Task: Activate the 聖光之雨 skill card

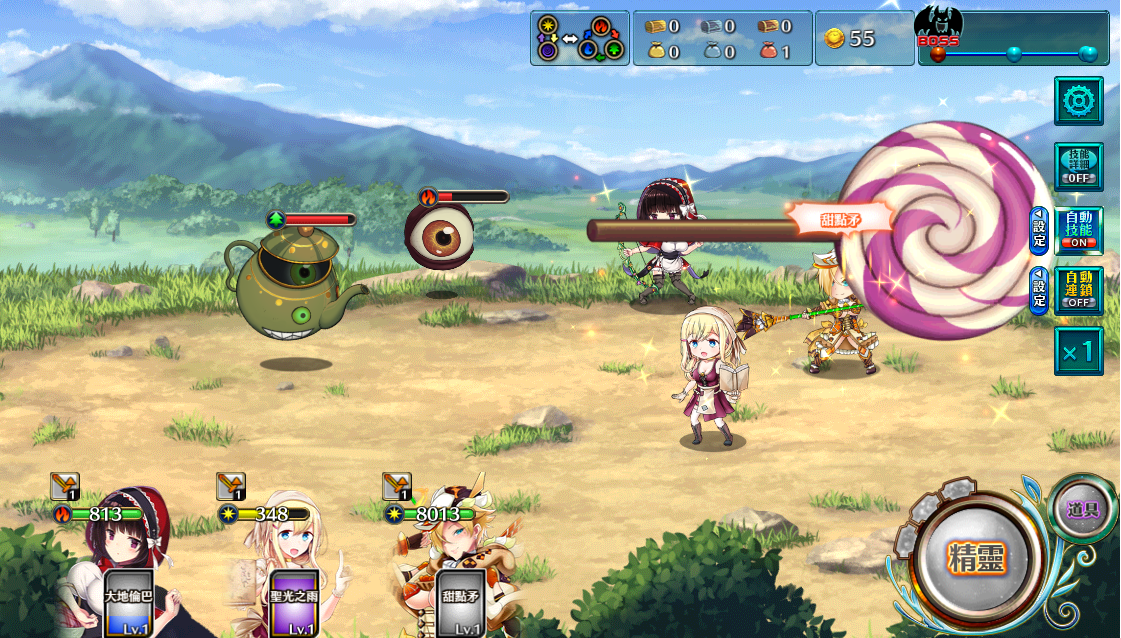Action: pyautogui.click(x=295, y=604)
